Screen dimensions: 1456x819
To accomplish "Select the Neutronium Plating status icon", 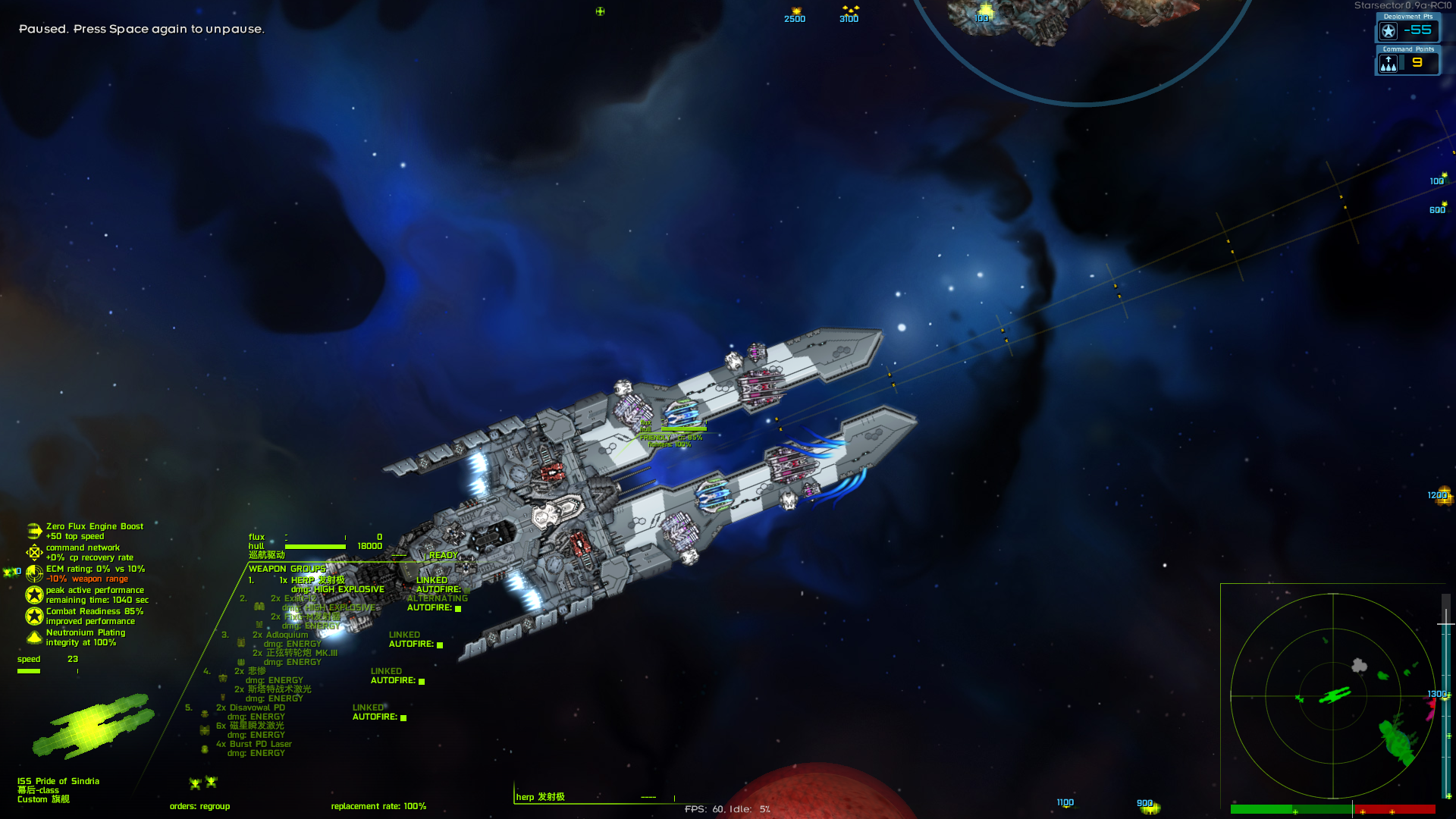I will click(x=34, y=637).
